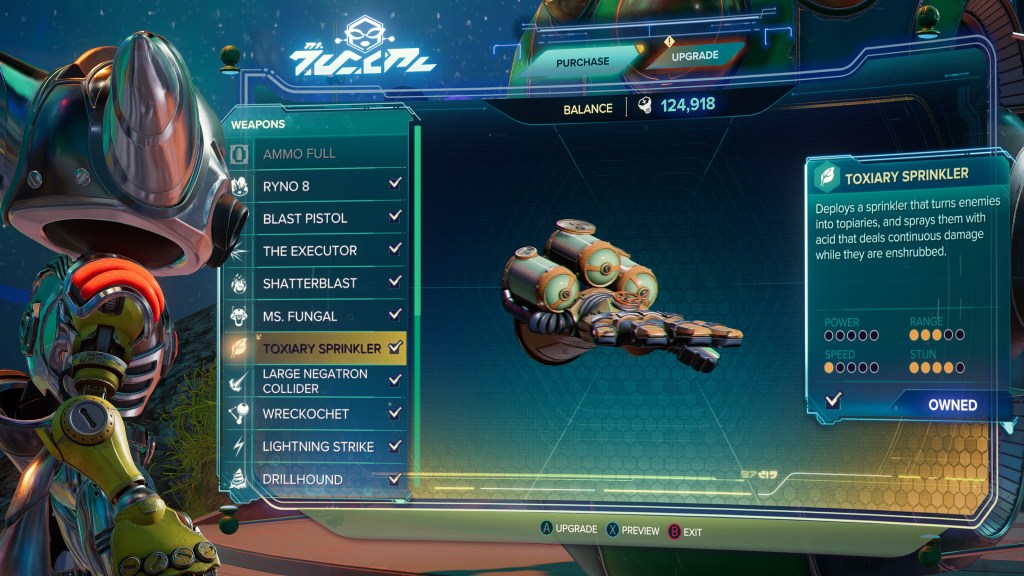Switch to the Purchase tab

coord(583,62)
